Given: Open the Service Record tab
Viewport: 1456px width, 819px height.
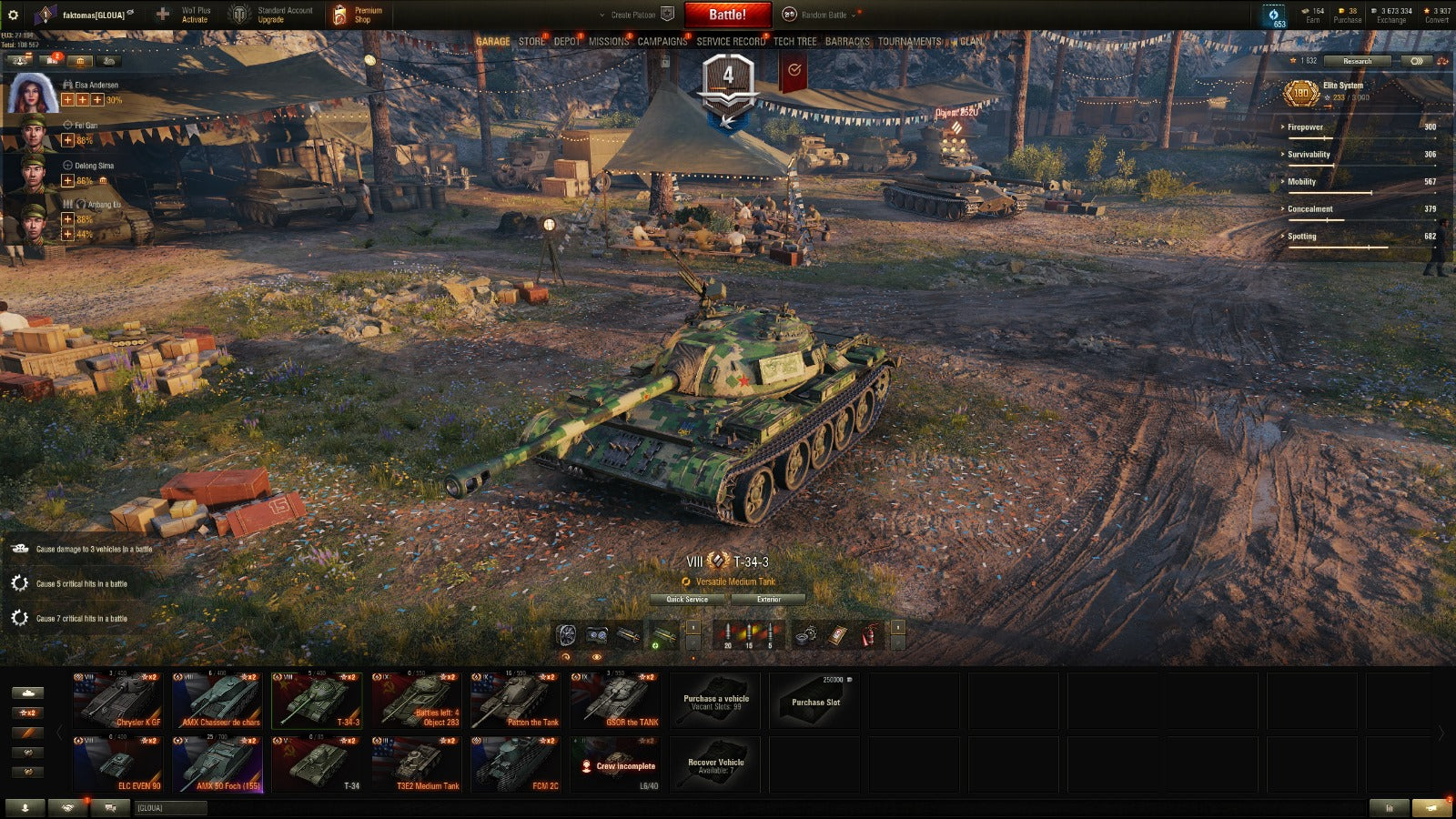Looking at the screenshot, I should click(730, 42).
